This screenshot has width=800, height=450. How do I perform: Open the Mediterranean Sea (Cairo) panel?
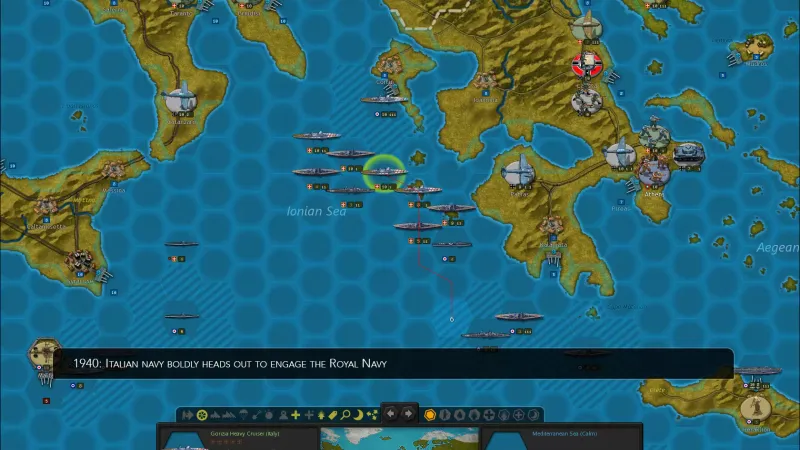(x=562, y=438)
